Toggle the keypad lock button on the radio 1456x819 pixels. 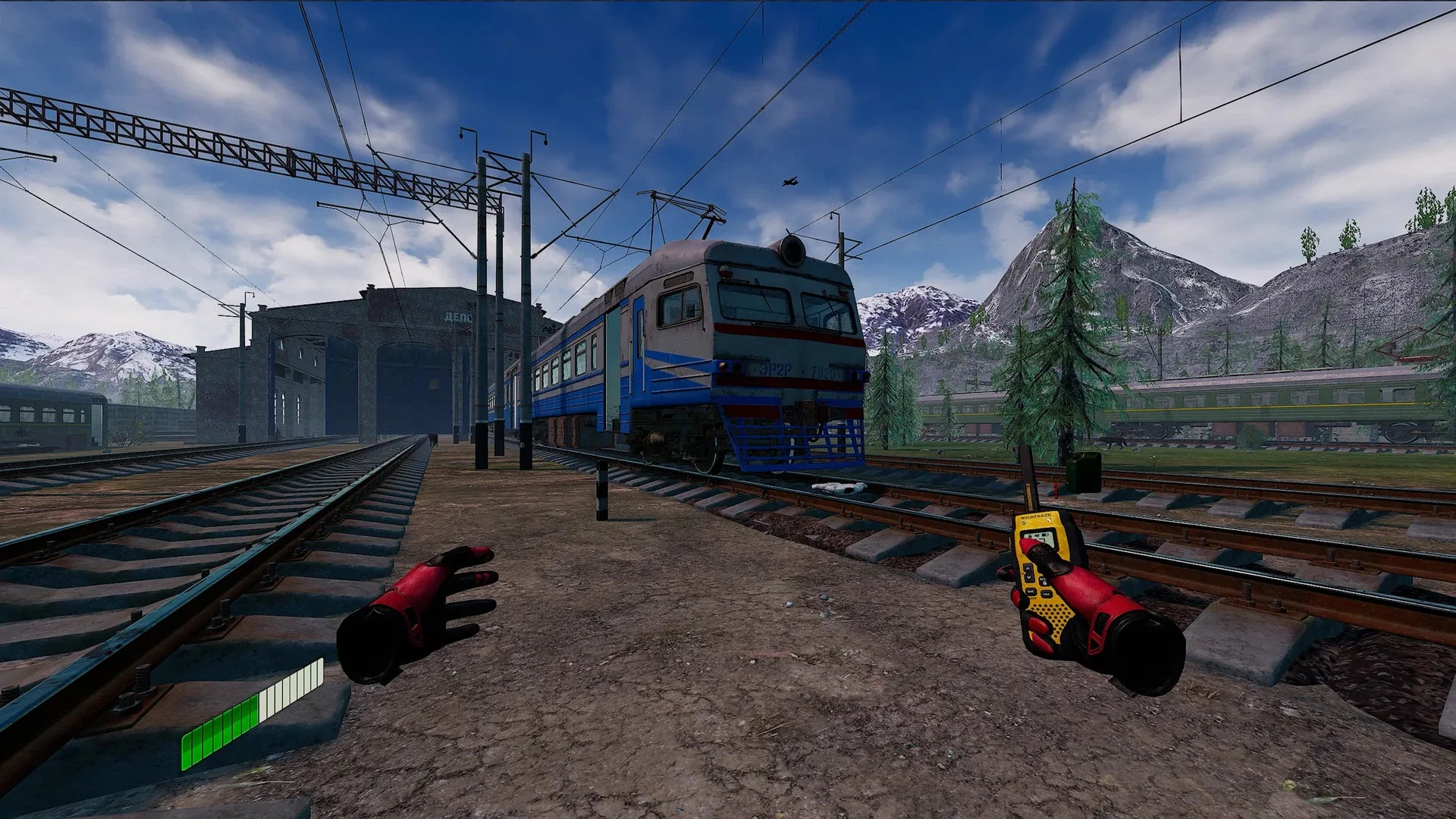pos(1045,582)
